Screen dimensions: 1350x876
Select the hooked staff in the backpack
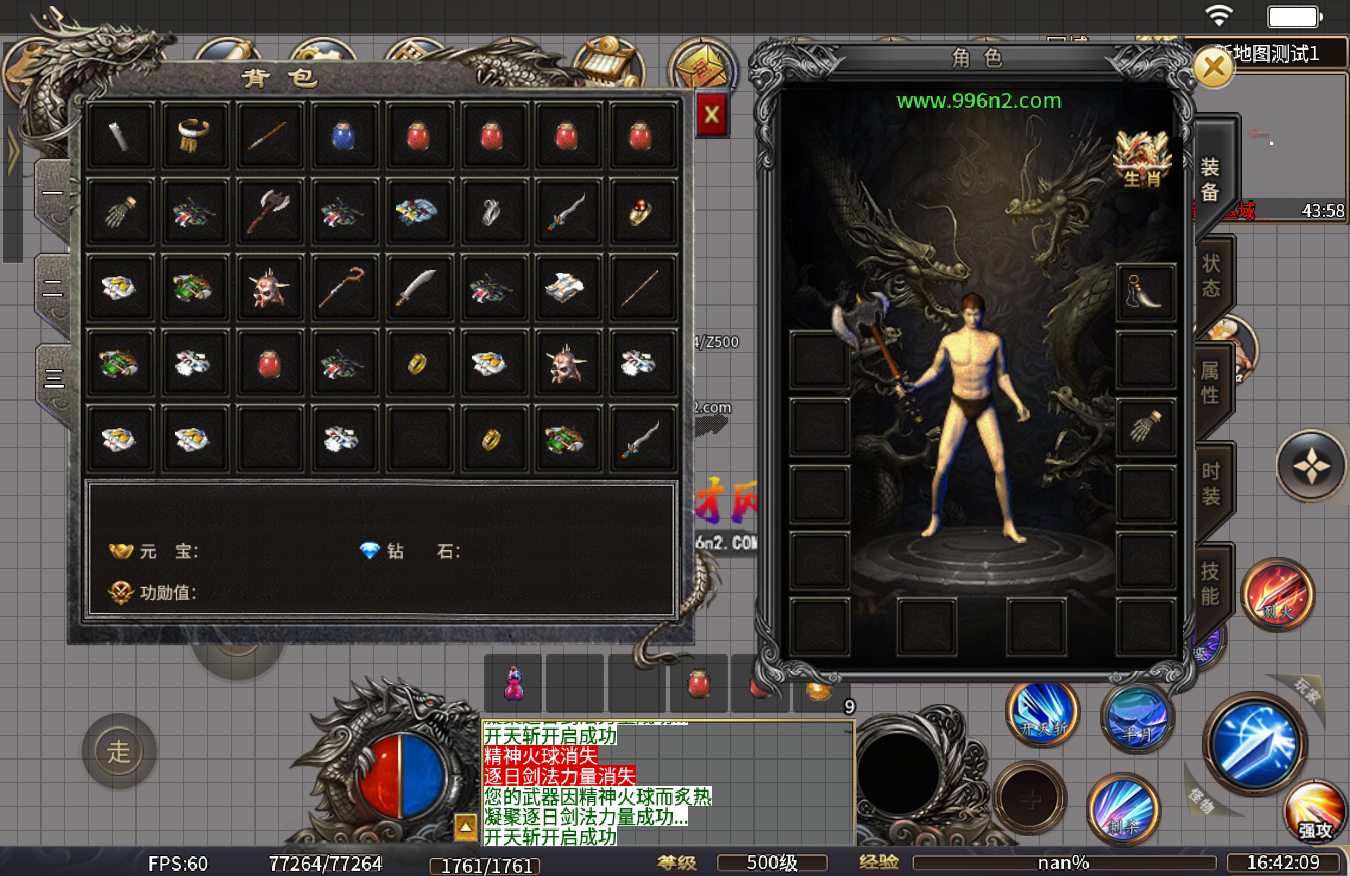(x=343, y=287)
